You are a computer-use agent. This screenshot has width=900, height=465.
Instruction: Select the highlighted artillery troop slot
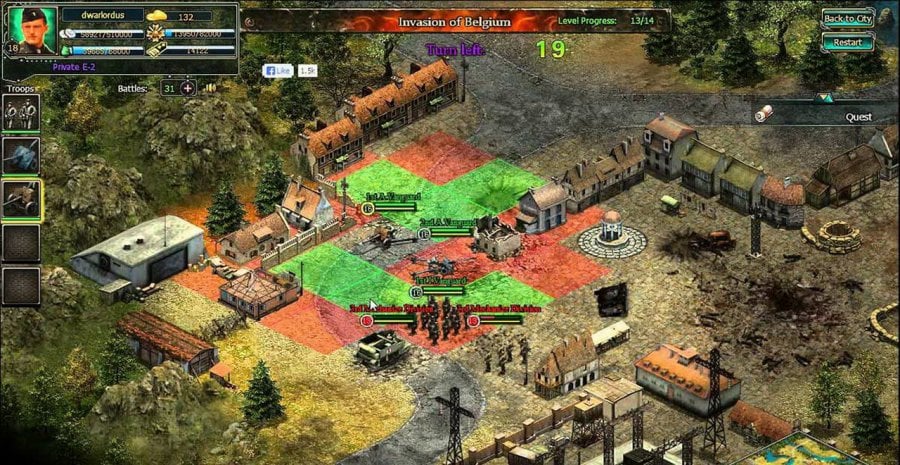click(21, 199)
